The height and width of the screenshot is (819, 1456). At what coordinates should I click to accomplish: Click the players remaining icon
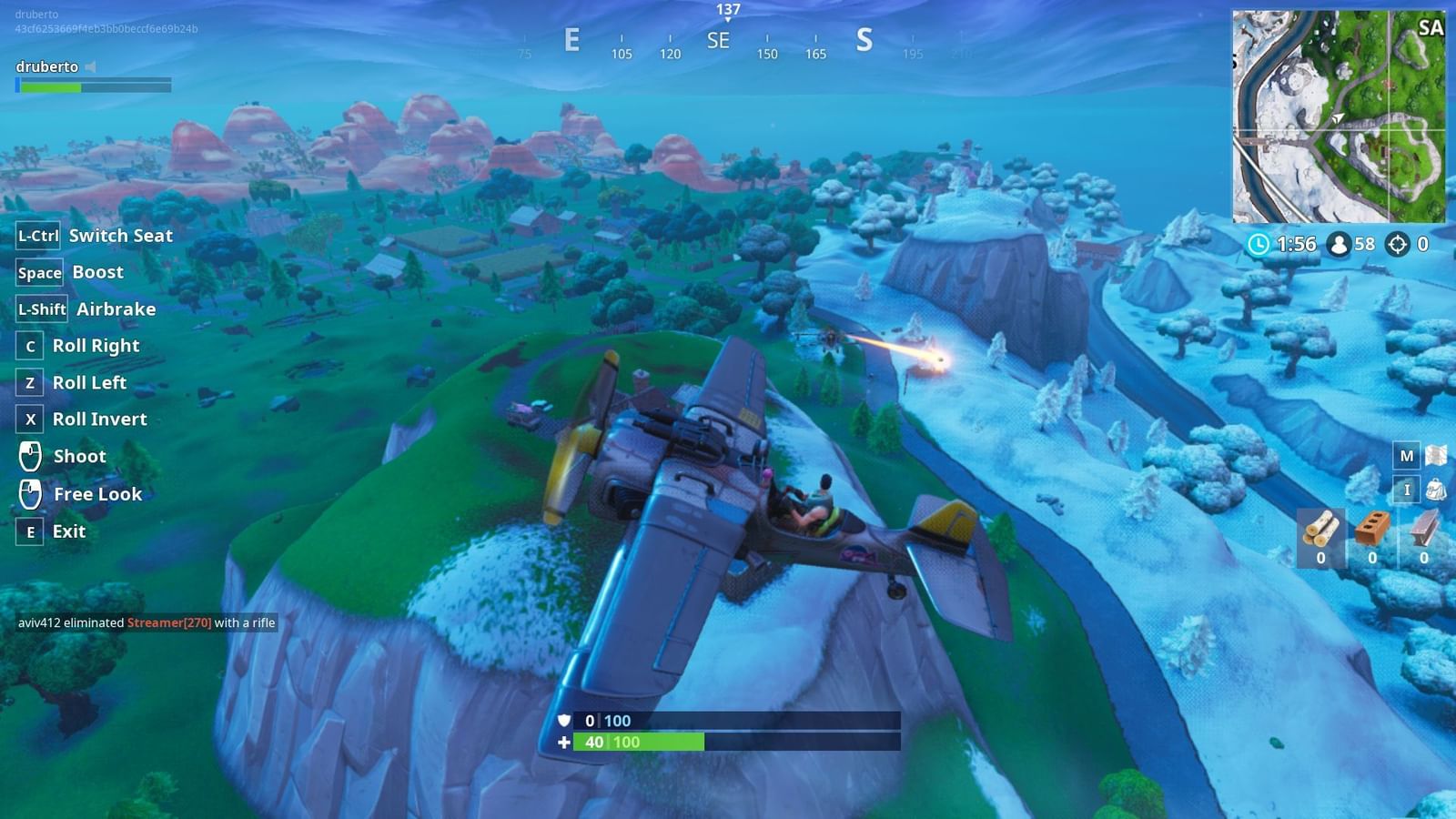[x=1338, y=244]
